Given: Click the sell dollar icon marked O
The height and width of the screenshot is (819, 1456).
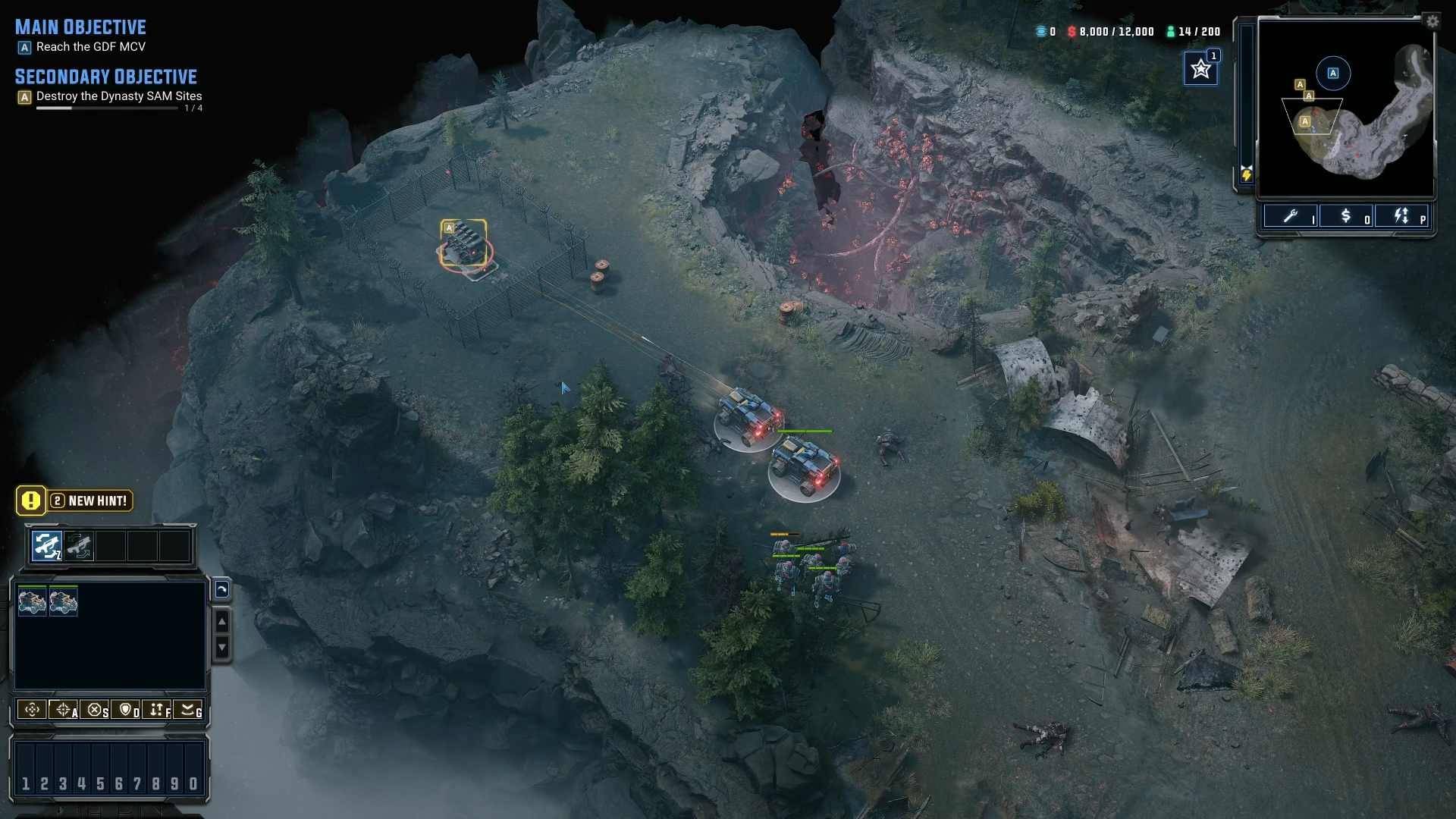Looking at the screenshot, I should pos(1347,218).
